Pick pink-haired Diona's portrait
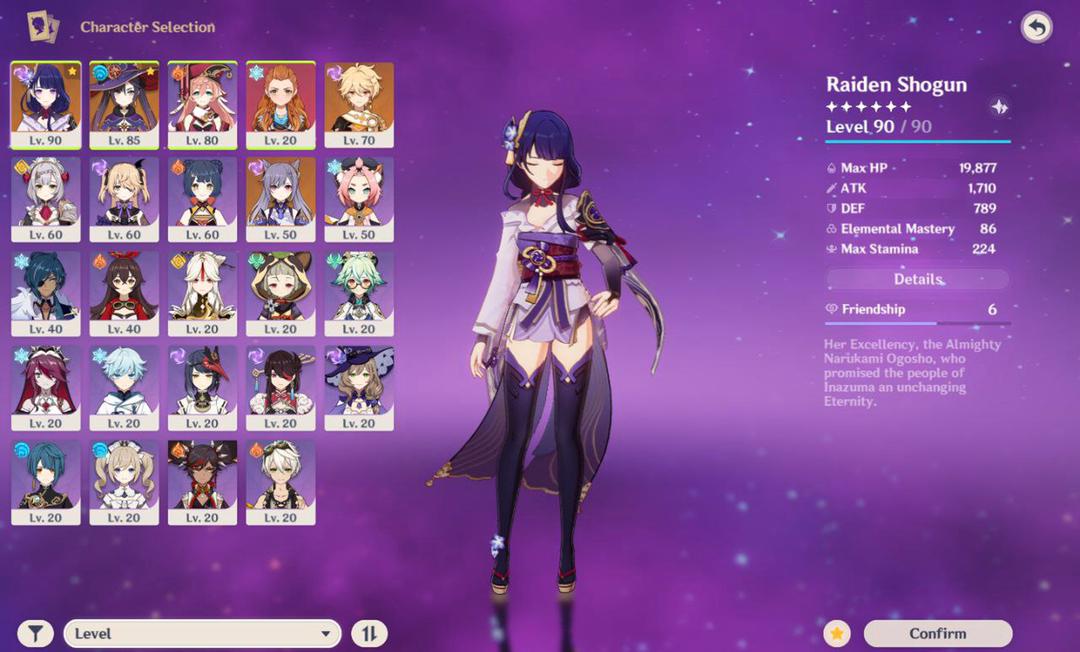This screenshot has height=652, width=1080. click(359, 198)
